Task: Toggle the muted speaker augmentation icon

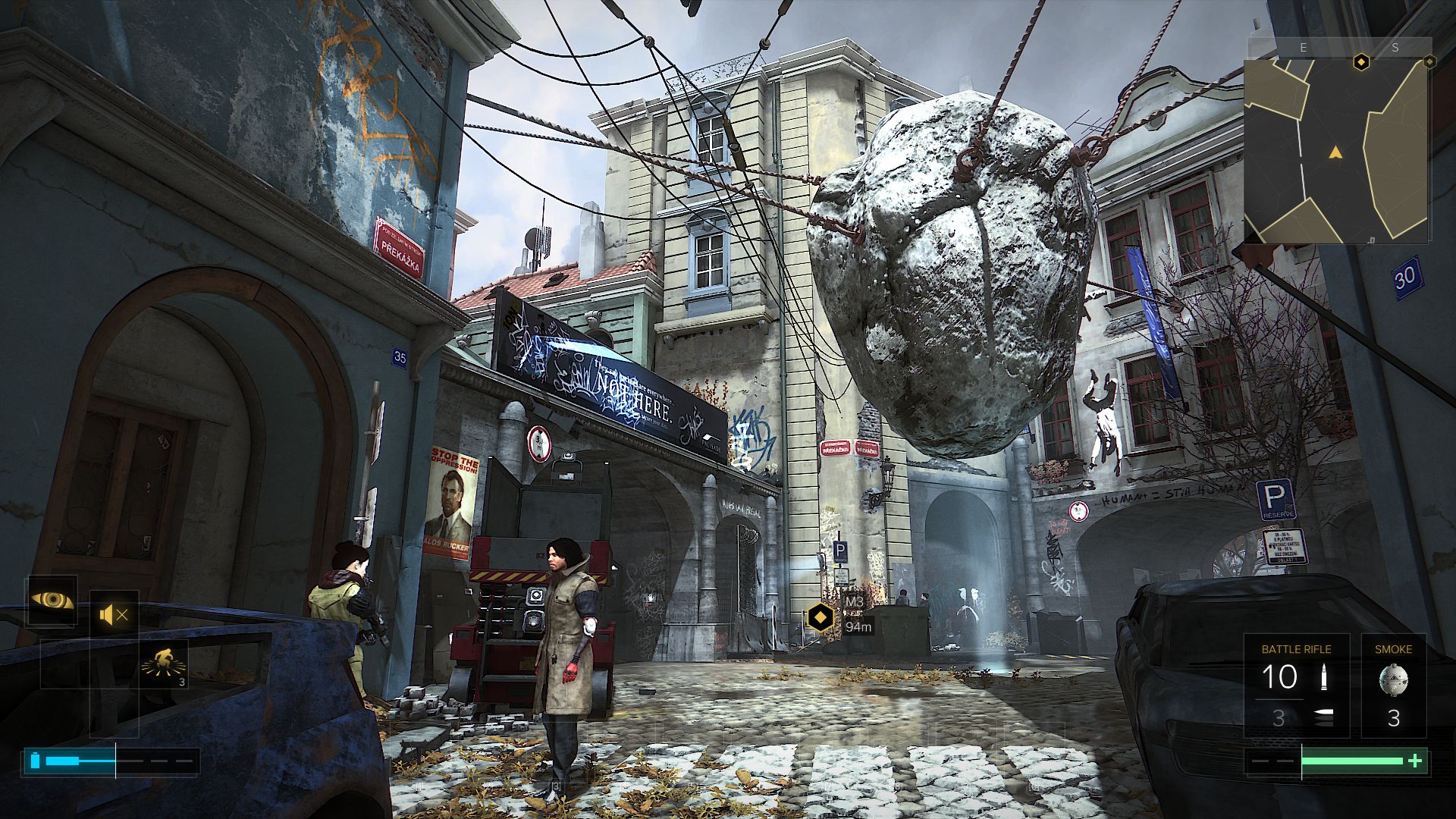Action: click(115, 614)
